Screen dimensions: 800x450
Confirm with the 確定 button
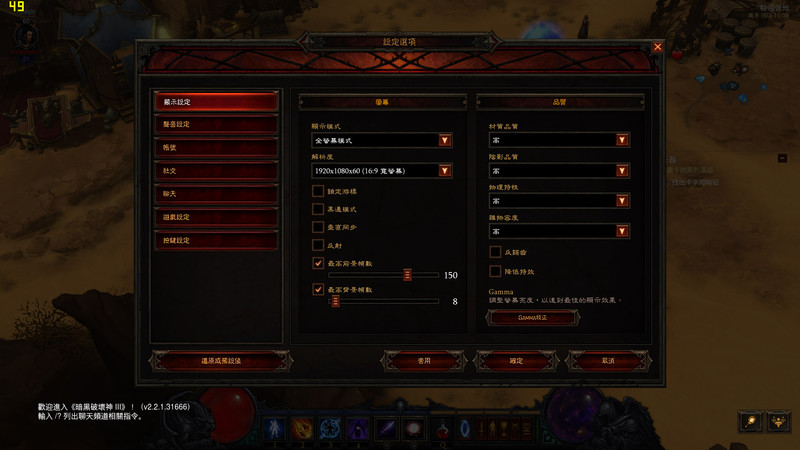[516, 360]
